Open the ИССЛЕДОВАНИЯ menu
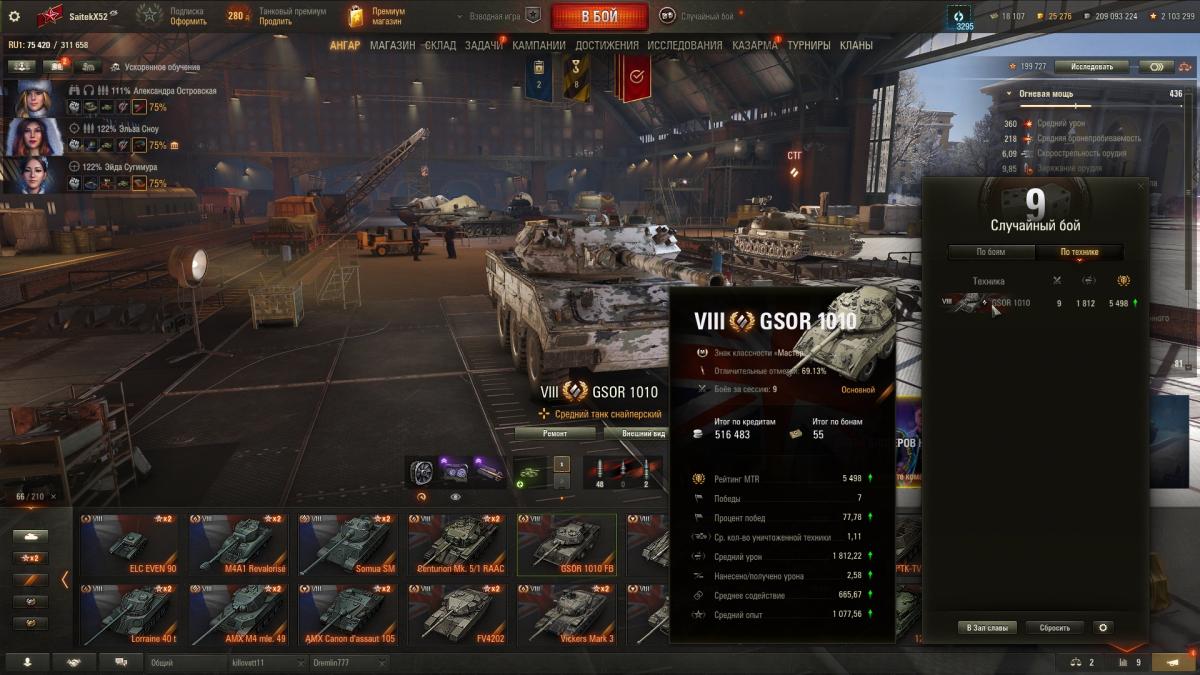1200x675 pixels. tap(684, 45)
